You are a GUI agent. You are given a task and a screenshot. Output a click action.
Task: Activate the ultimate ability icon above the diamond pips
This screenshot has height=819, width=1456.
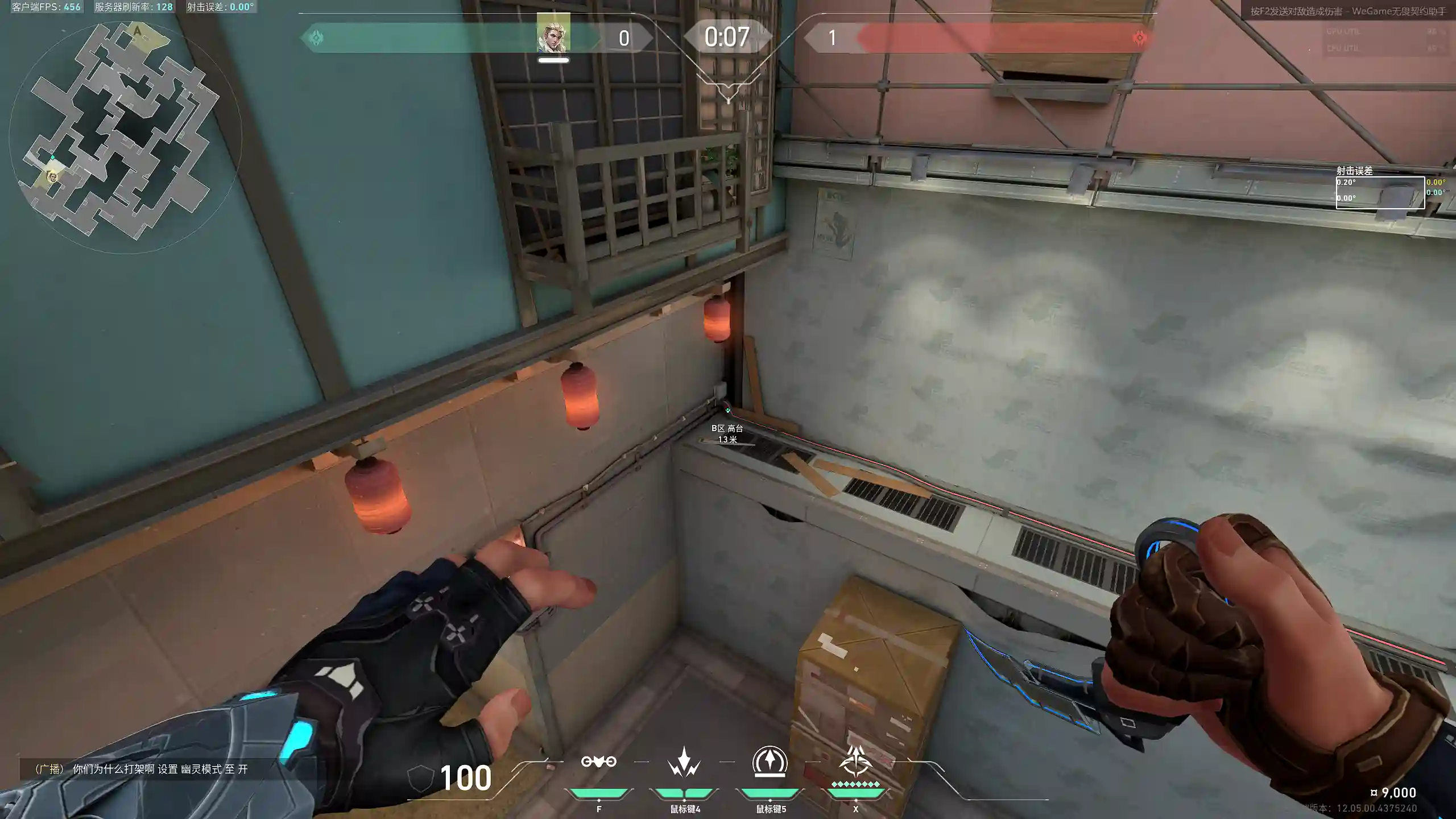(855, 761)
